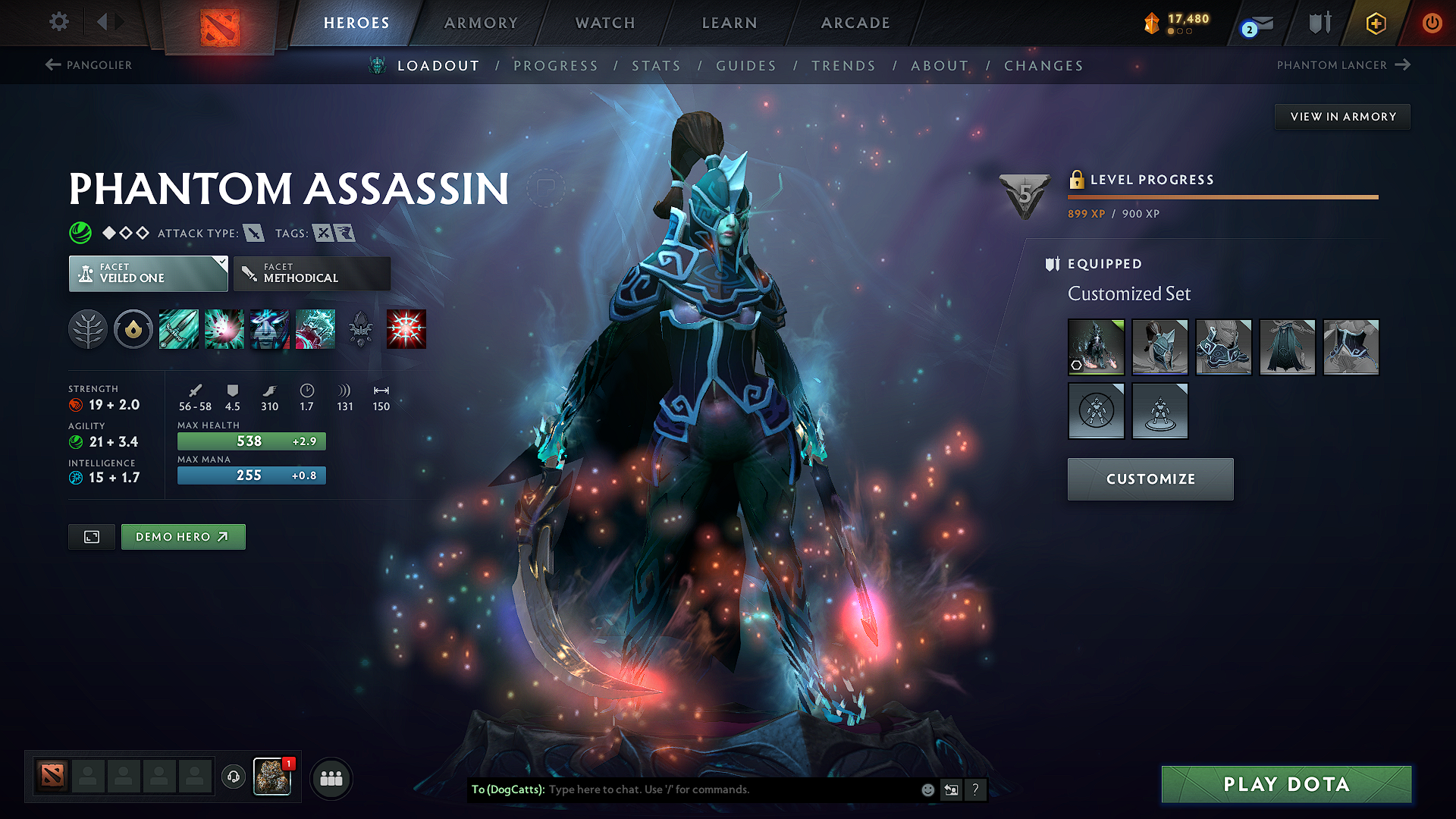Select Phantom Assassin's Stifling Dagger ability icon

[178, 328]
